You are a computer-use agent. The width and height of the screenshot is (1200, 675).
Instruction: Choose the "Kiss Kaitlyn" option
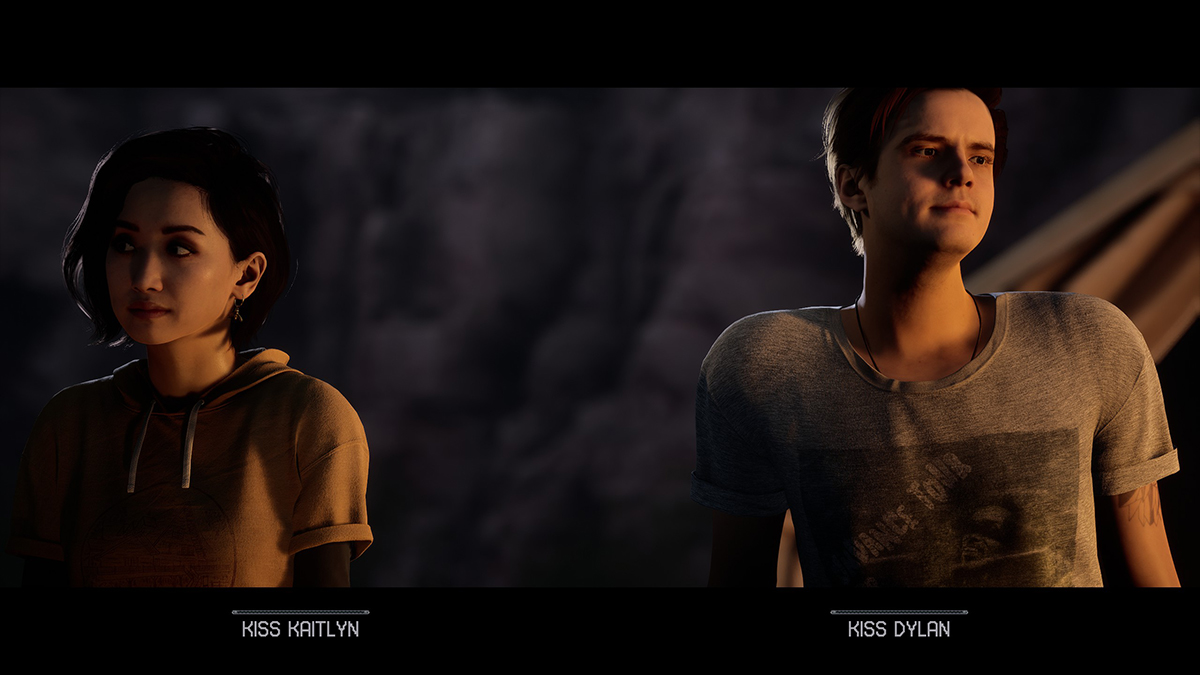300,629
